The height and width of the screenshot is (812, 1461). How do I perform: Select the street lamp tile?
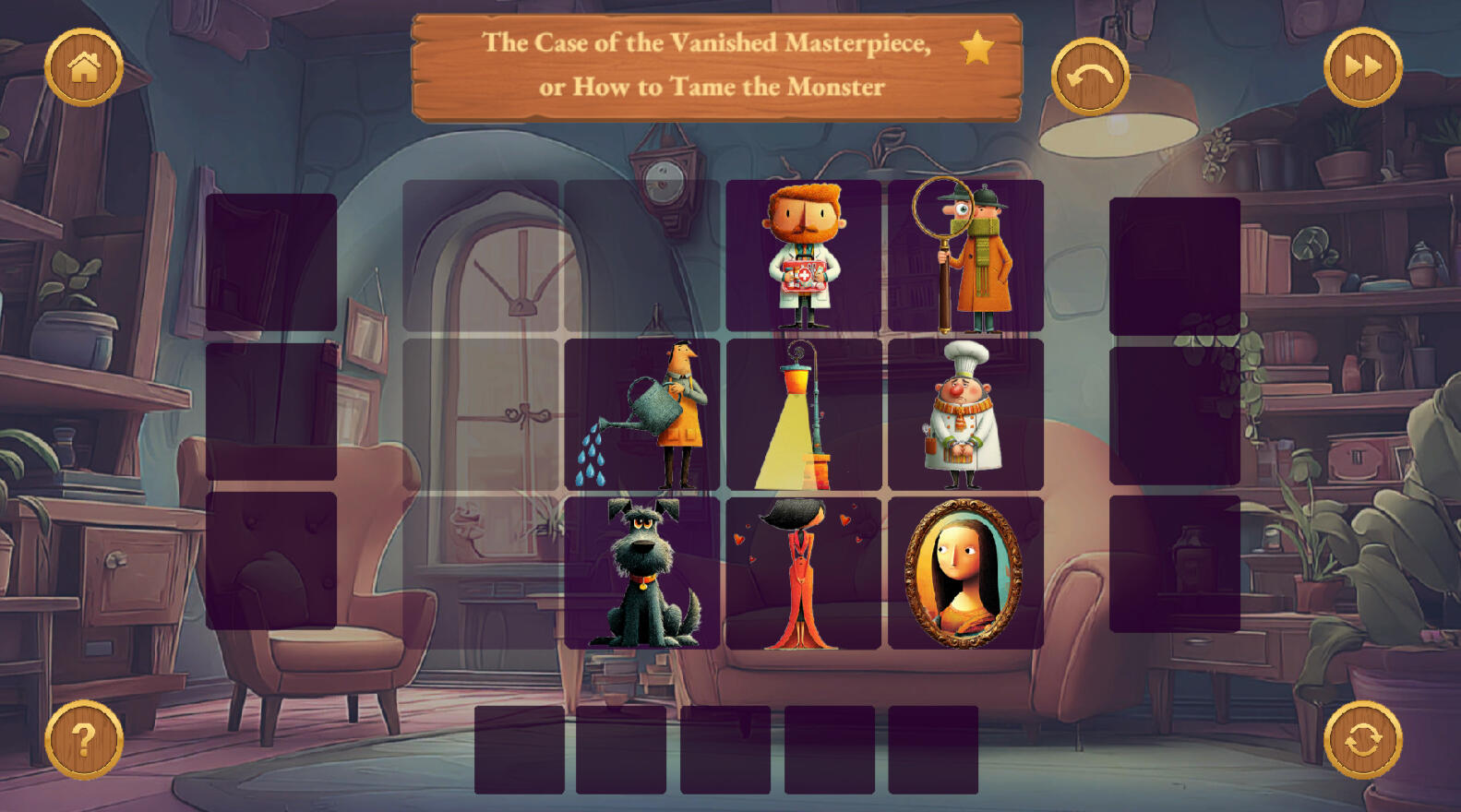[803, 414]
